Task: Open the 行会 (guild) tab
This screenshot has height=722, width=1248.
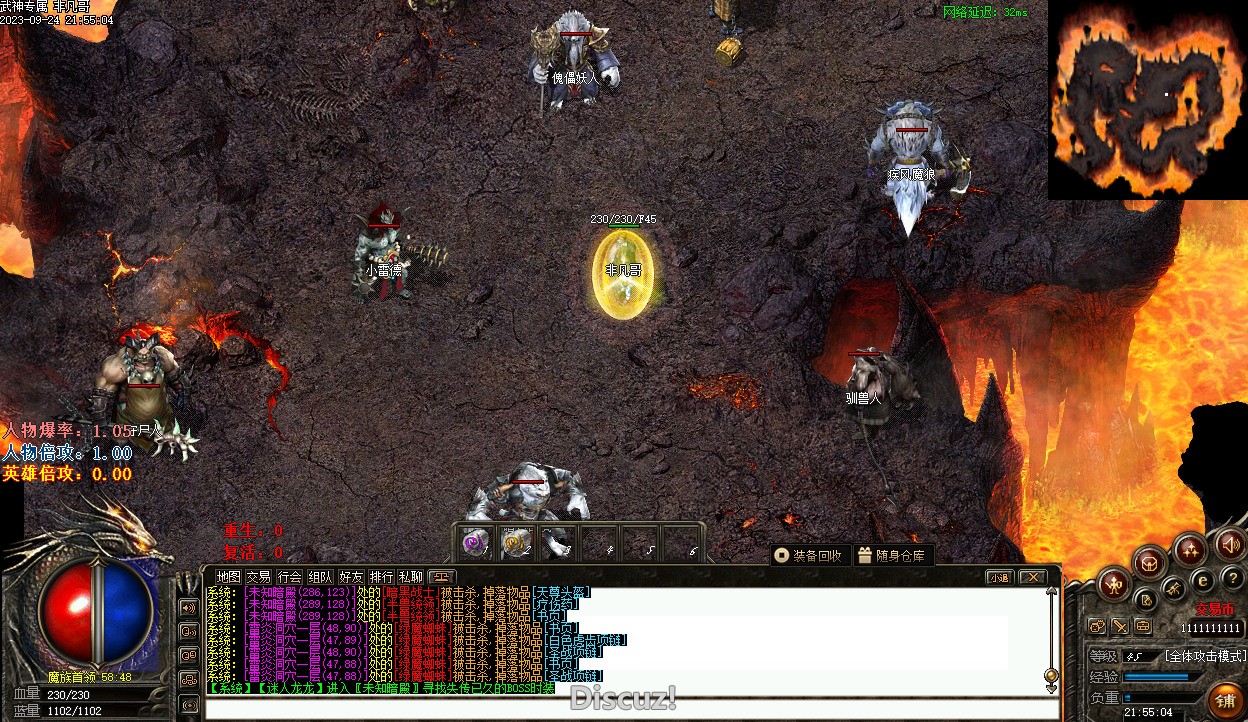Action: pyautogui.click(x=289, y=577)
